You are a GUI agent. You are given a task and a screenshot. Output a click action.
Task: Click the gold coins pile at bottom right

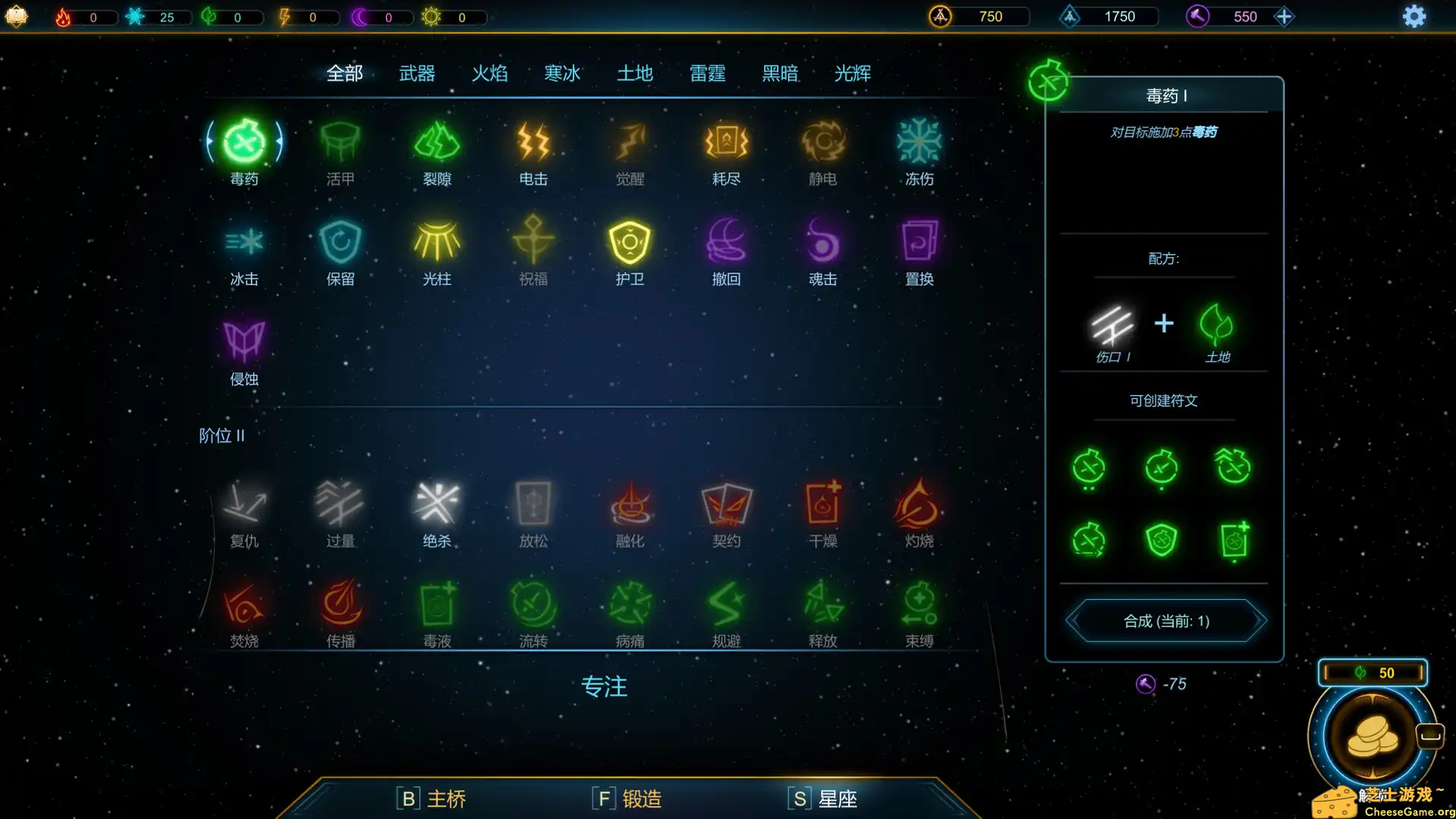(1372, 734)
